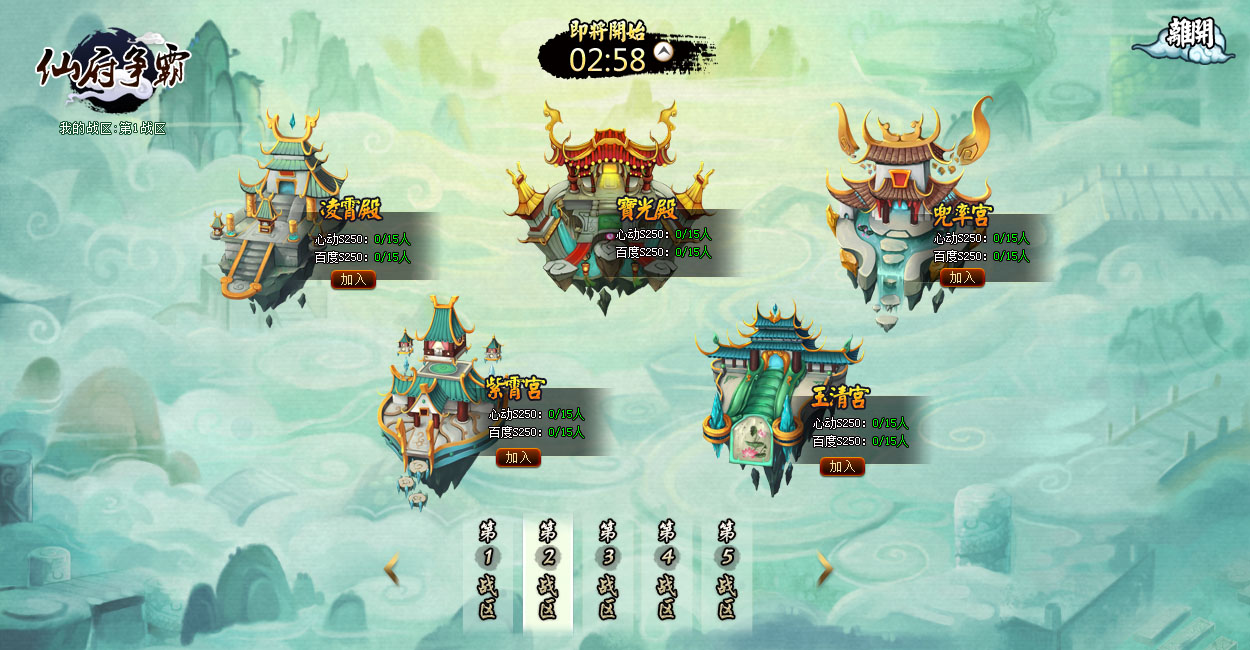Switch to the 第5战区 tab
This screenshot has width=1250, height=650.
pyautogui.click(x=727, y=571)
